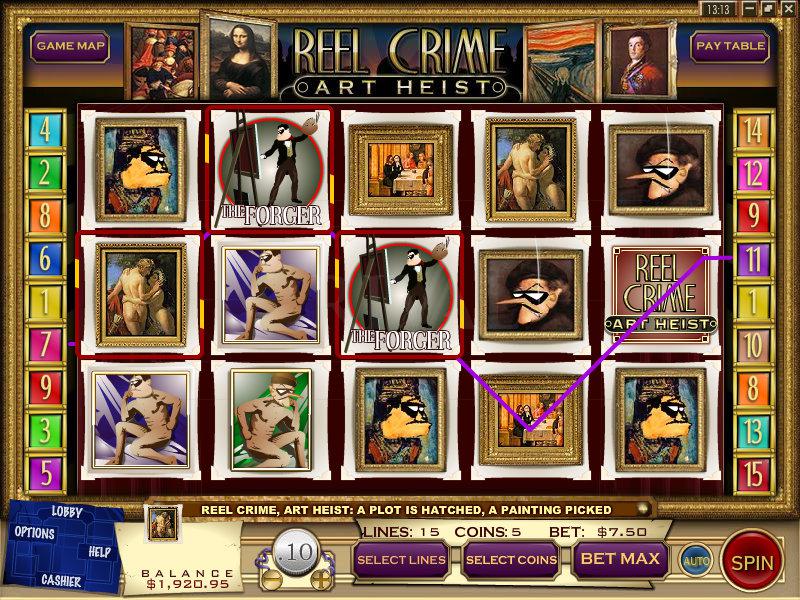The height and width of the screenshot is (600, 800).
Task: Activate payline number 15
Action: tap(751, 471)
